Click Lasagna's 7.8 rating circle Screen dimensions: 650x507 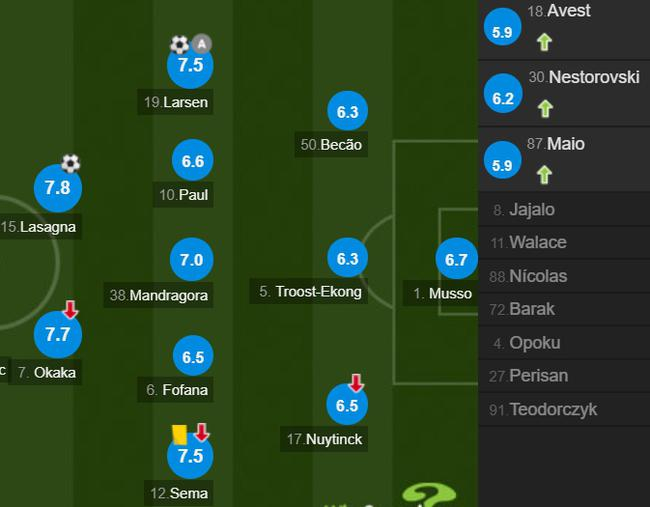pyautogui.click(x=57, y=188)
